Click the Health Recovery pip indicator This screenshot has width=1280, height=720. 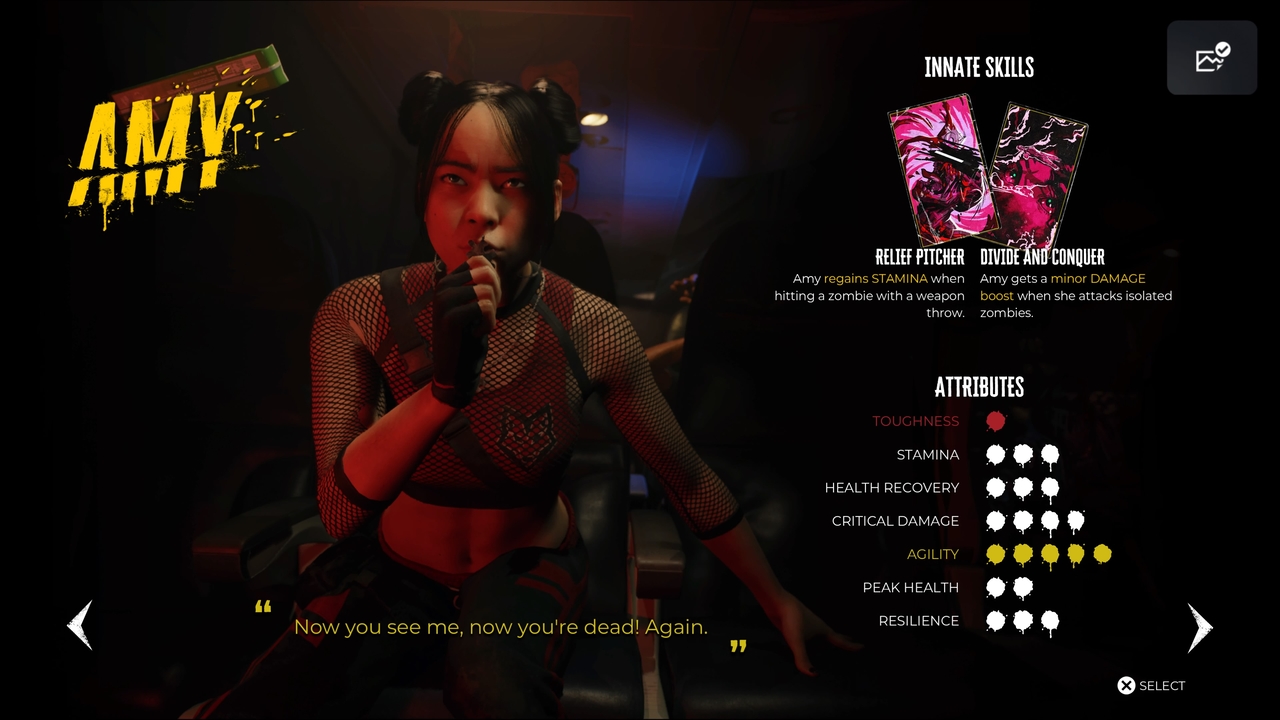click(1023, 488)
